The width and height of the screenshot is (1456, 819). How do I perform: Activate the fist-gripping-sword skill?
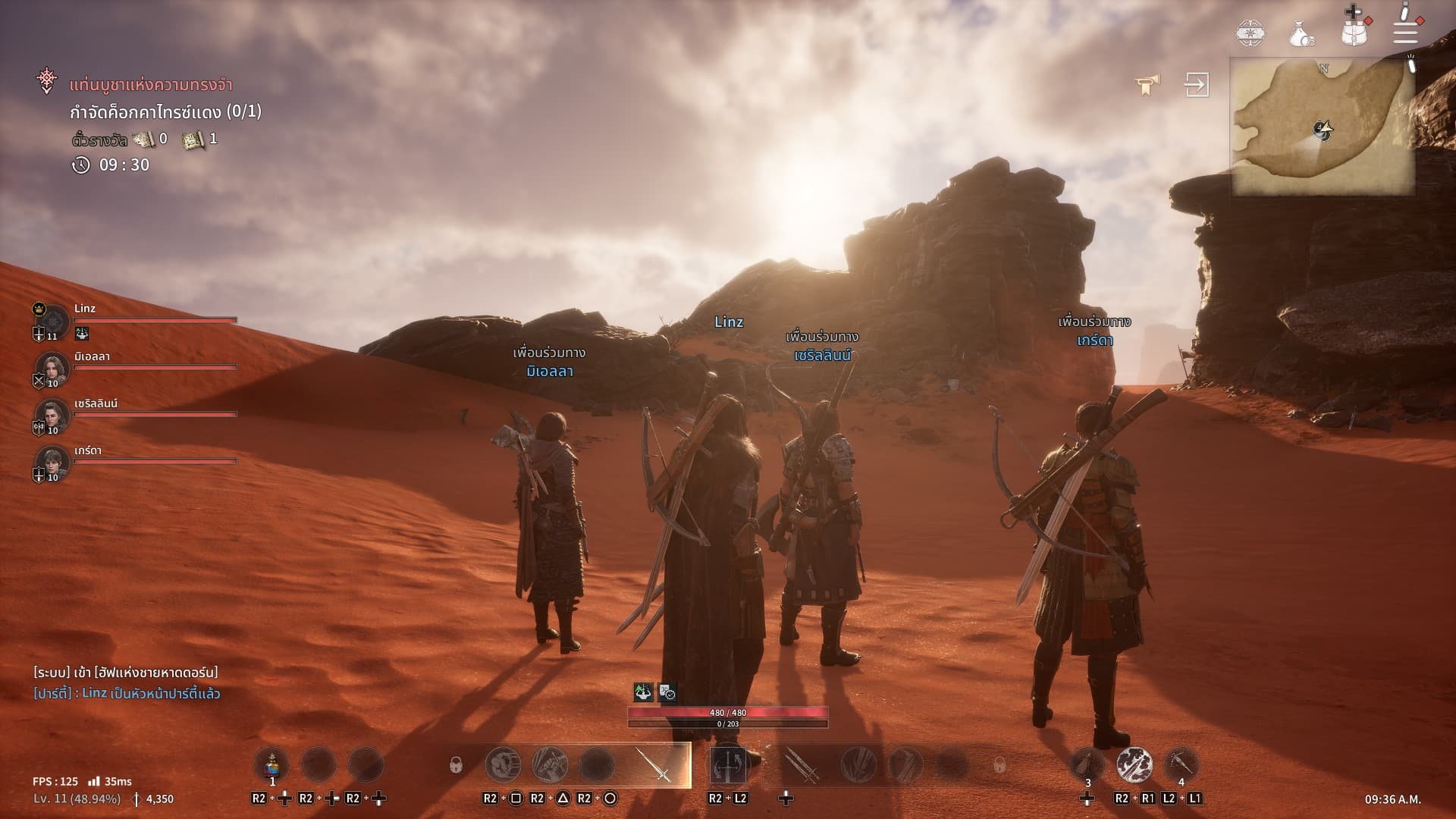click(550, 764)
